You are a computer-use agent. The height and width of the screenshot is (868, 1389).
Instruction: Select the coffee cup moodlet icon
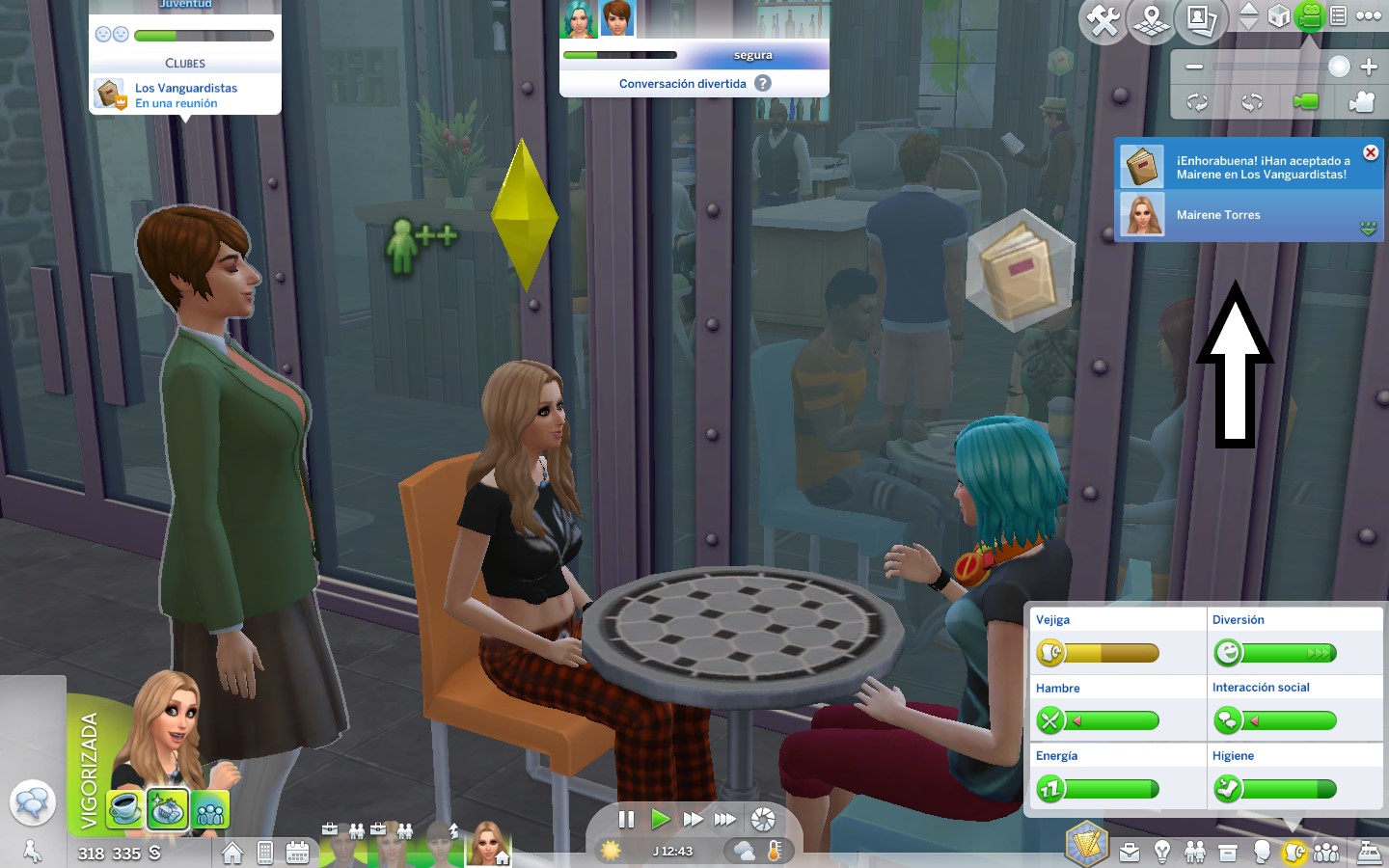(x=124, y=809)
